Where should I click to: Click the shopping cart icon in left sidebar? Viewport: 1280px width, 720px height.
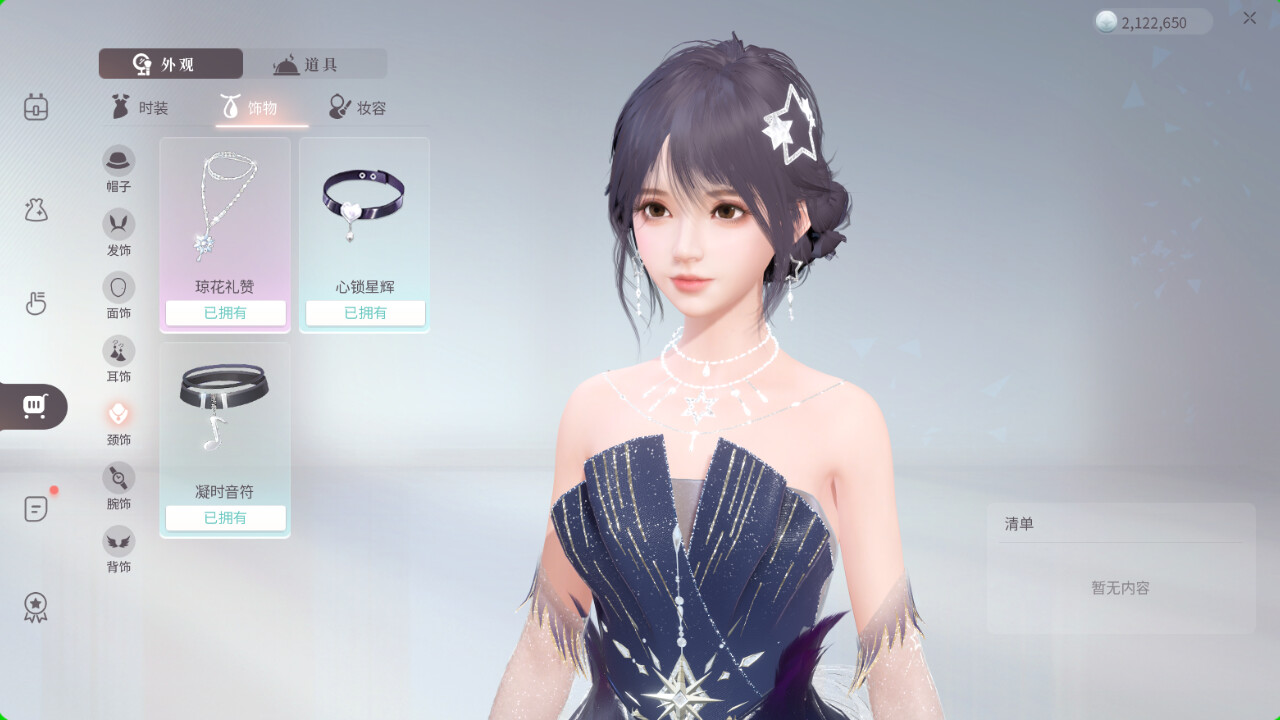point(33,407)
